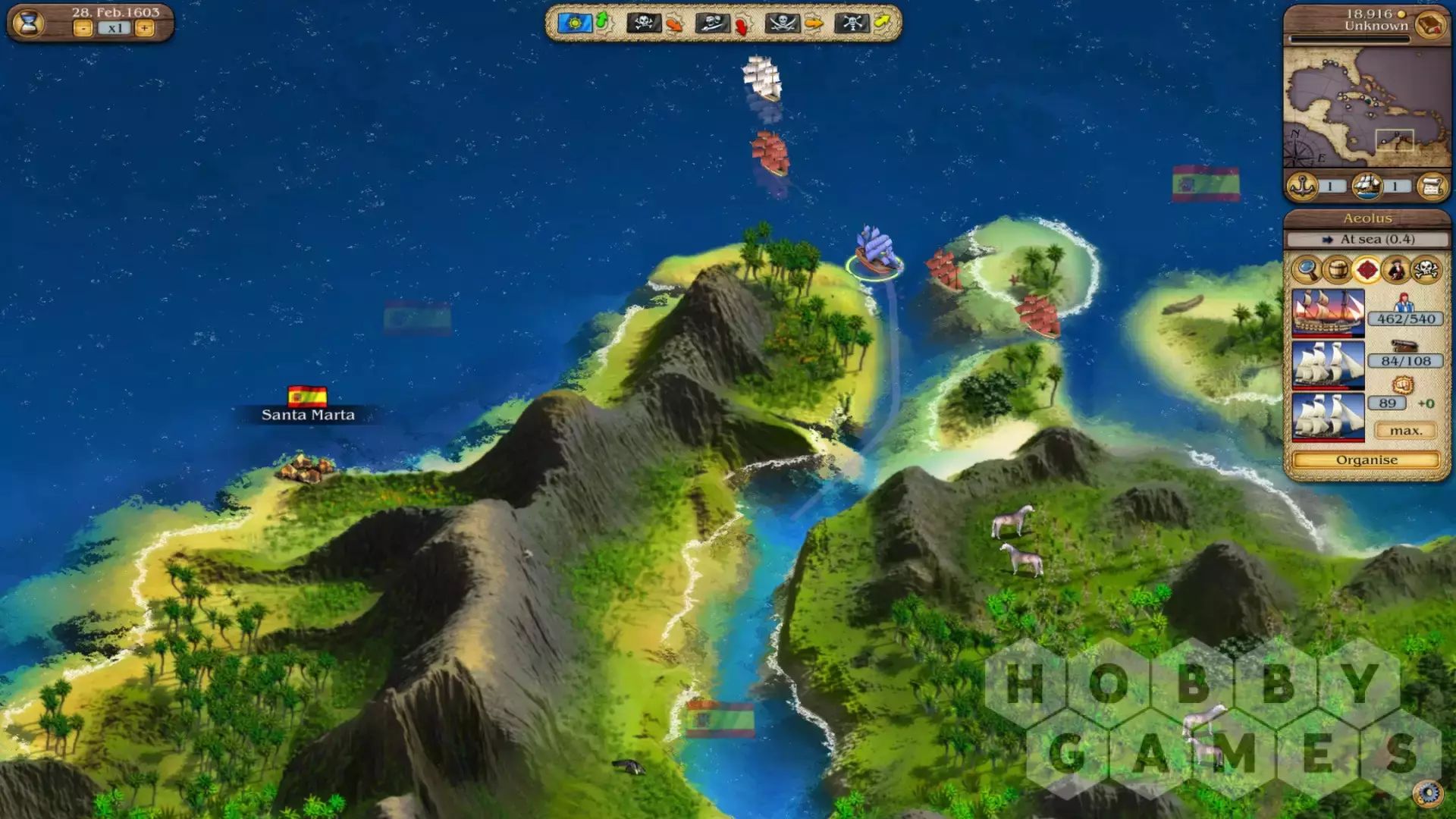Click the magnifying glass convoy icon
The height and width of the screenshot is (819, 1456).
(1307, 269)
